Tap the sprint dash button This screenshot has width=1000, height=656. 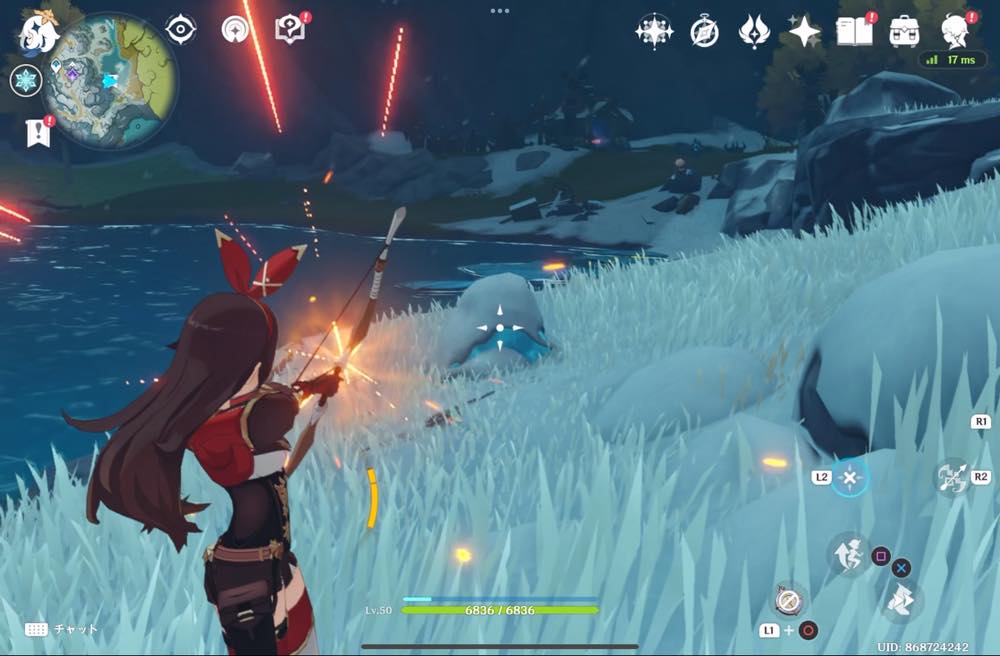(902, 601)
